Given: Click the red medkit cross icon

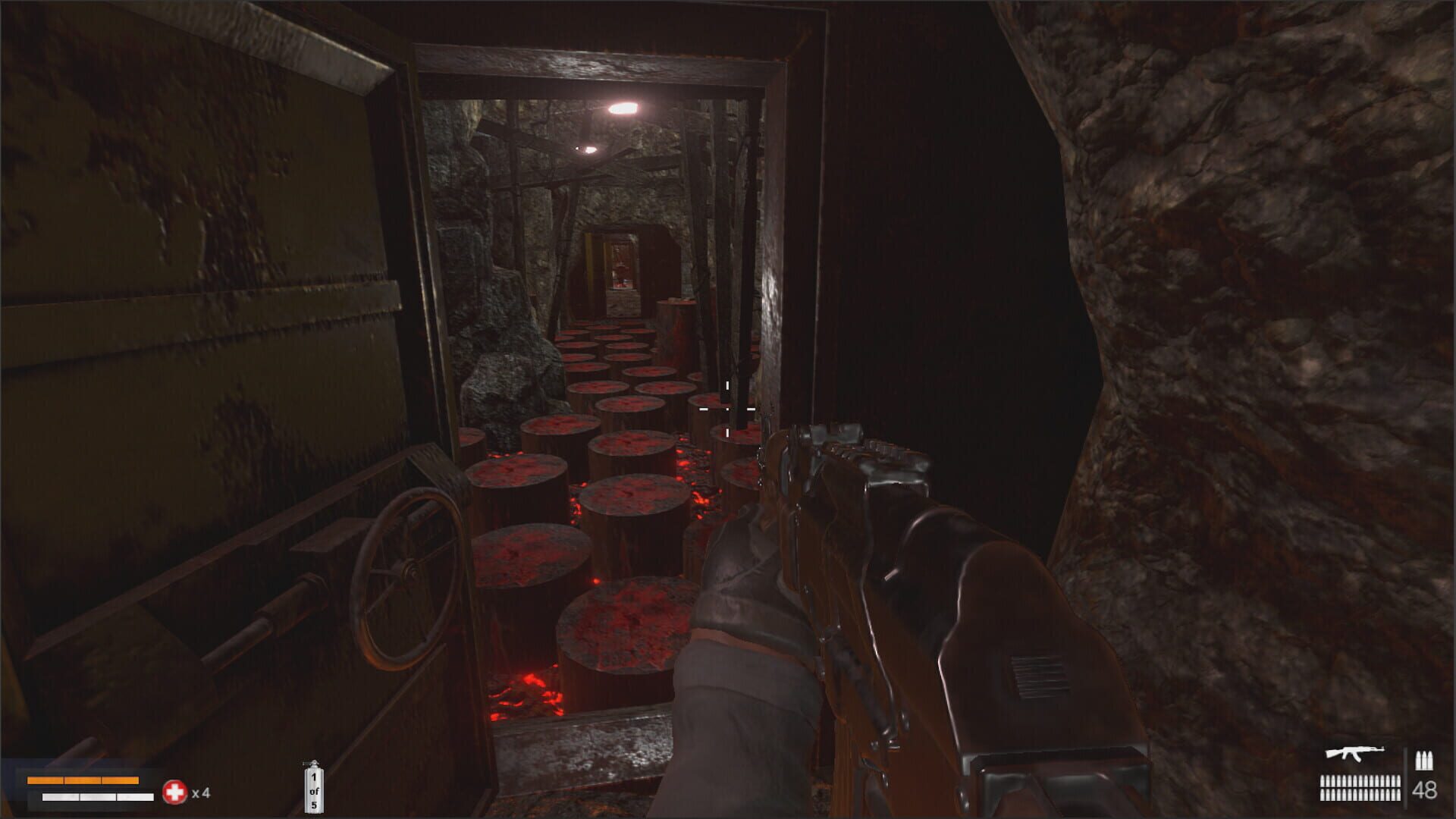Looking at the screenshot, I should tap(174, 791).
